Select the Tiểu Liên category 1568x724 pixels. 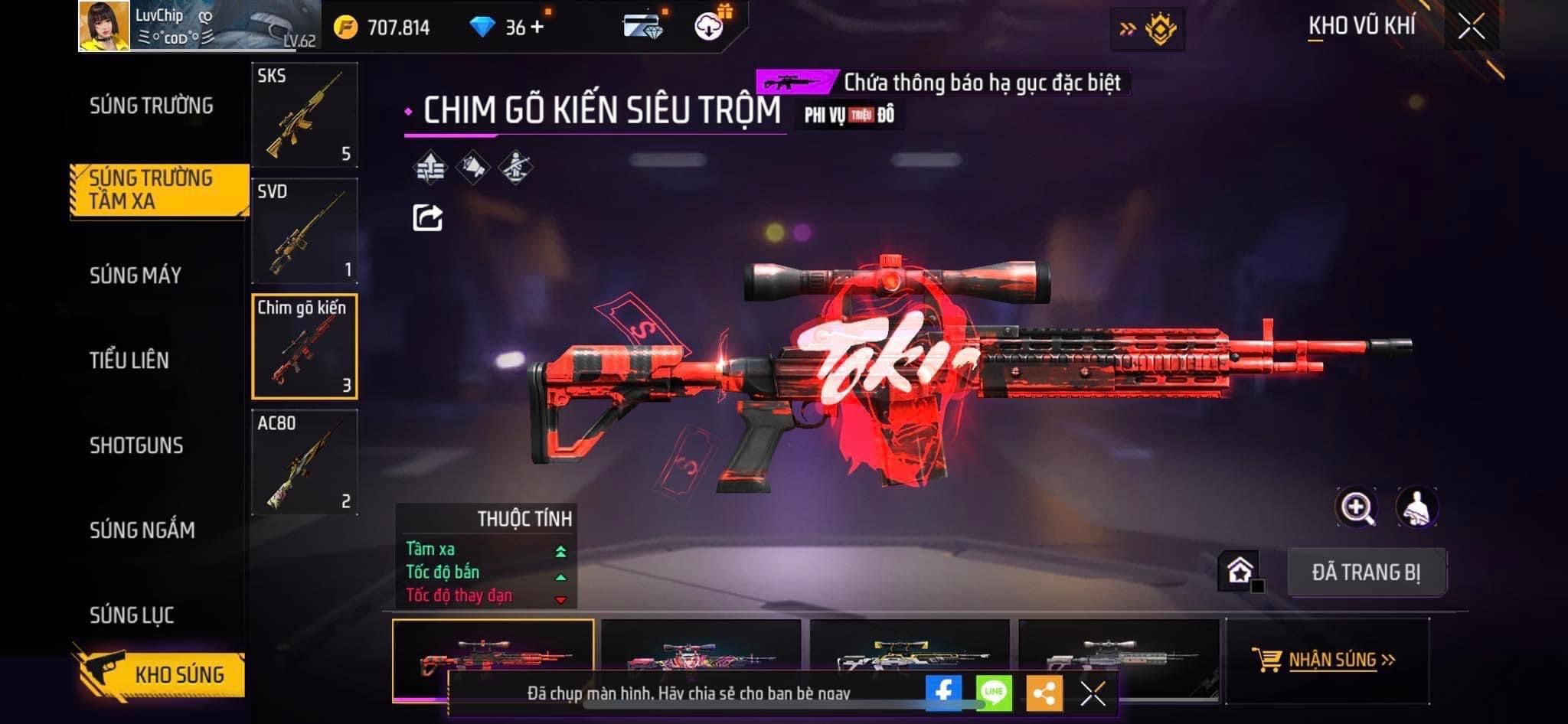click(x=129, y=360)
